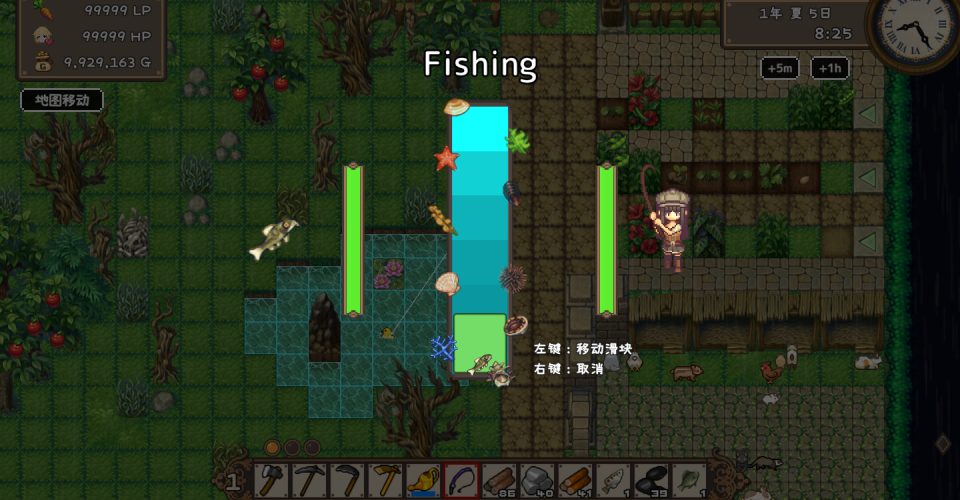Select the stone stack of 40
This screenshot has height=500, width=960.
537,480
